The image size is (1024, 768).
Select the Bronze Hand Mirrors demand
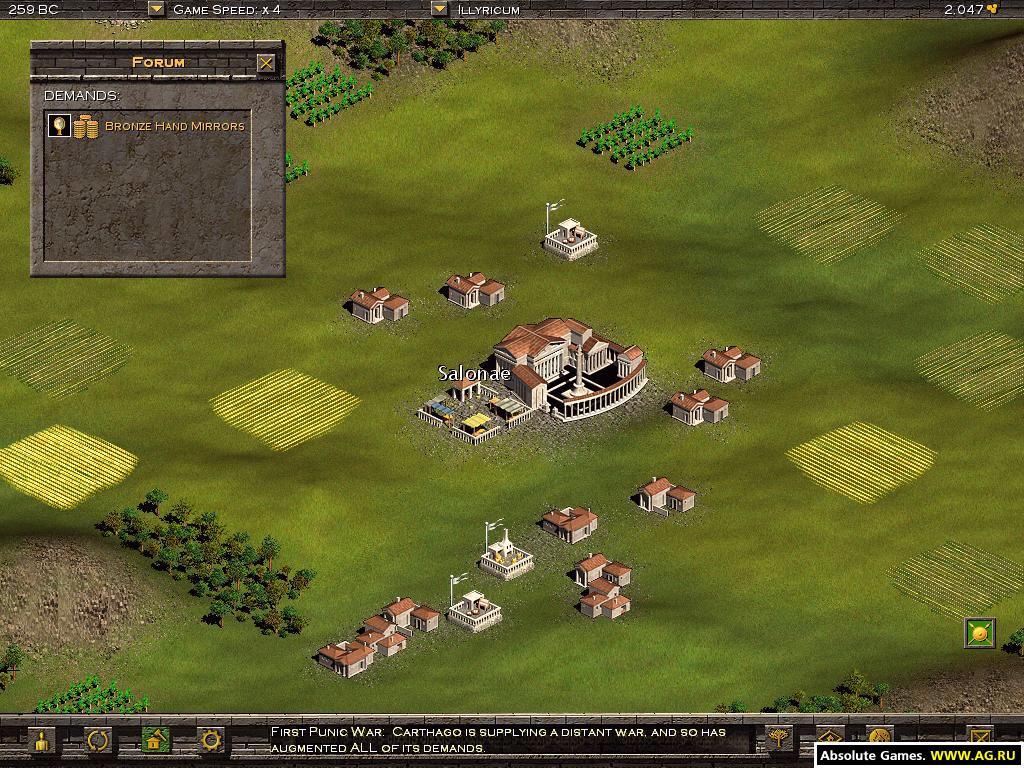click(x=175, y=126)
